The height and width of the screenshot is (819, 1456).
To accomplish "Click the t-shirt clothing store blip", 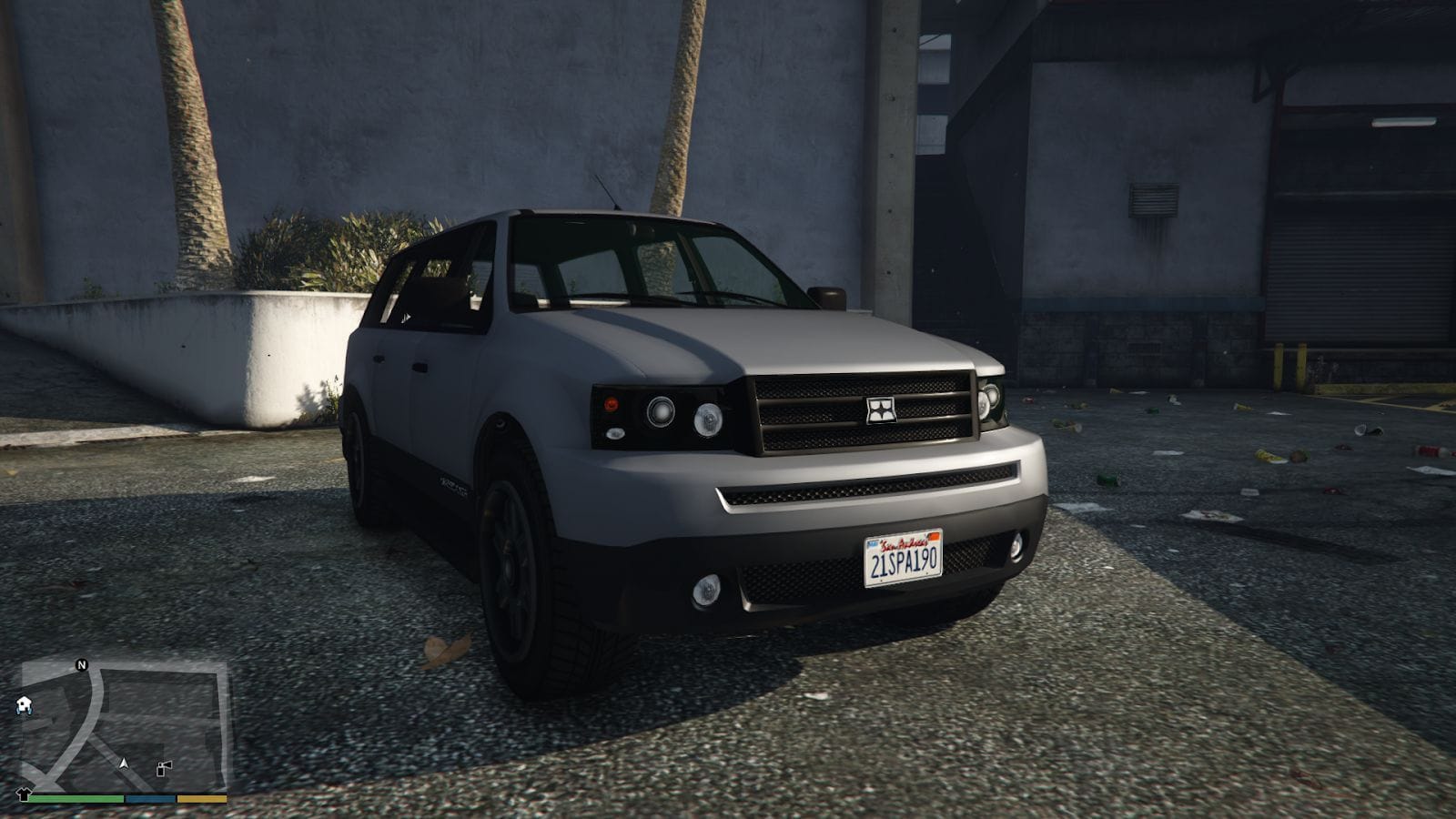I will coord(24,794).
